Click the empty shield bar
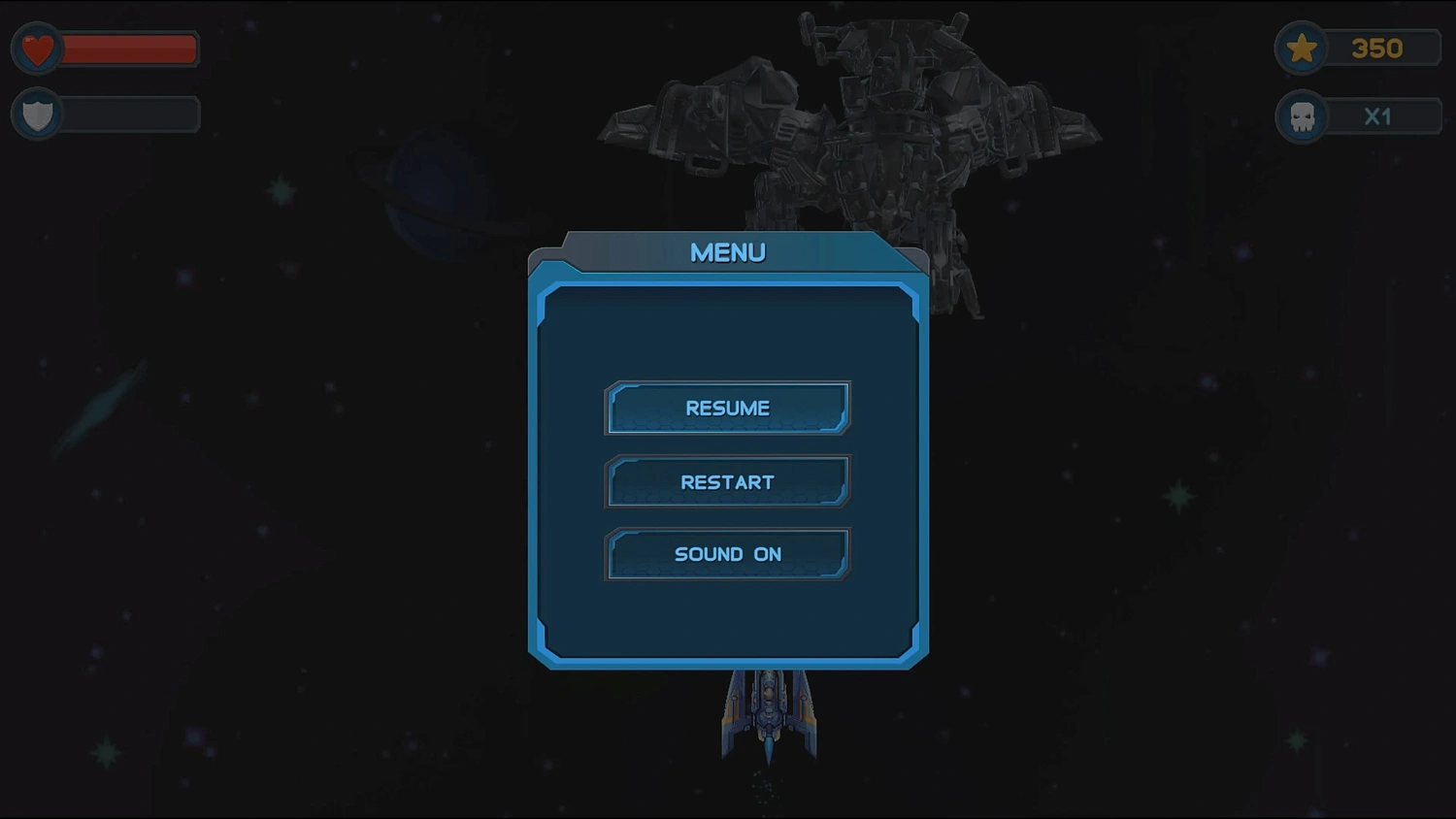This screenshot has height=819, width=1456. pyautogui.click(x=126, y=114)
